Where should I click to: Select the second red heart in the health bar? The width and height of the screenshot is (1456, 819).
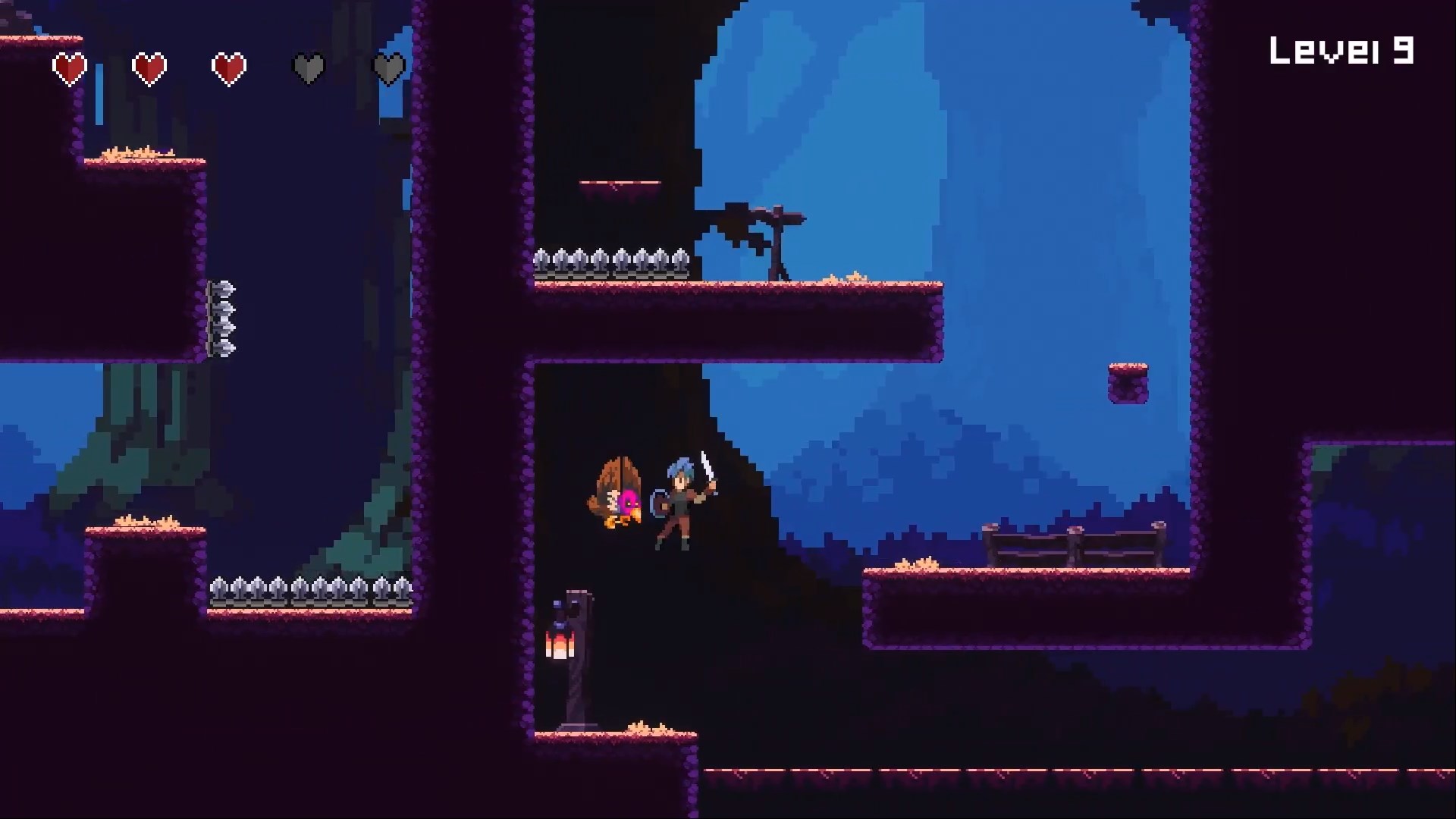coord(149,67)
